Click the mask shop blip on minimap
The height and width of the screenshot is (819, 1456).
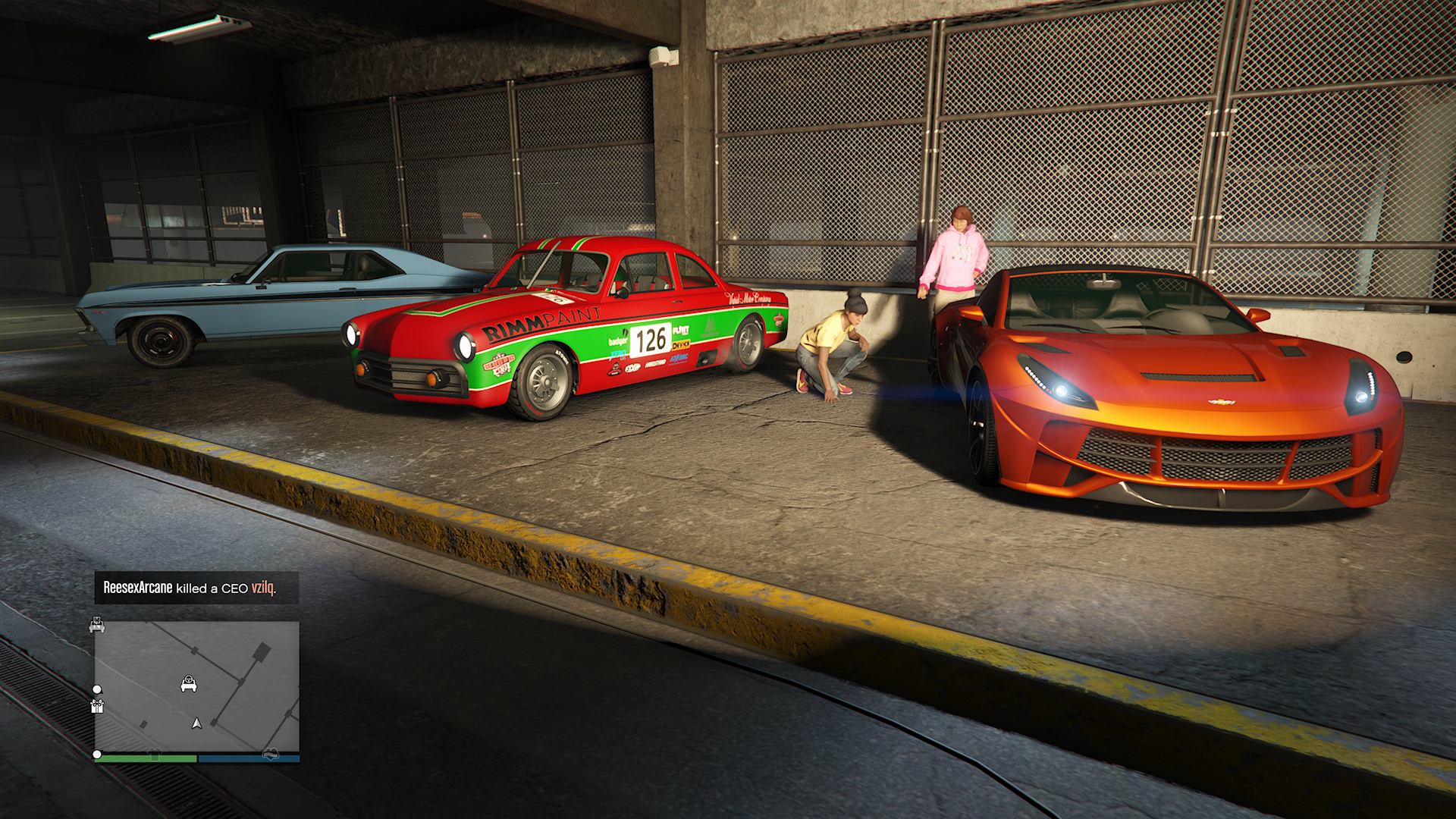[271, 754]
